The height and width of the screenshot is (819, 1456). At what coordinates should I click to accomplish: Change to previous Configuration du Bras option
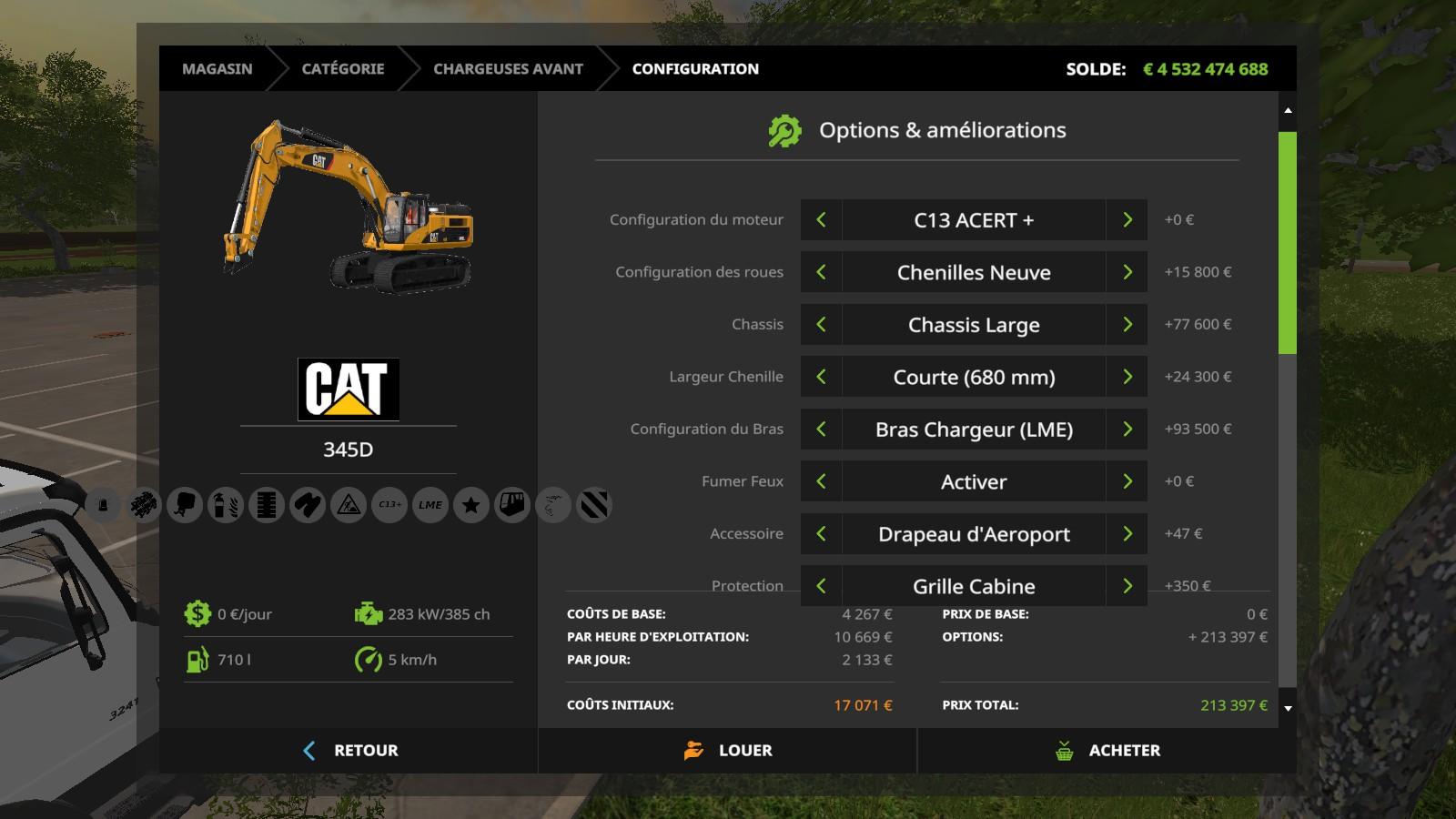[821, 430]
